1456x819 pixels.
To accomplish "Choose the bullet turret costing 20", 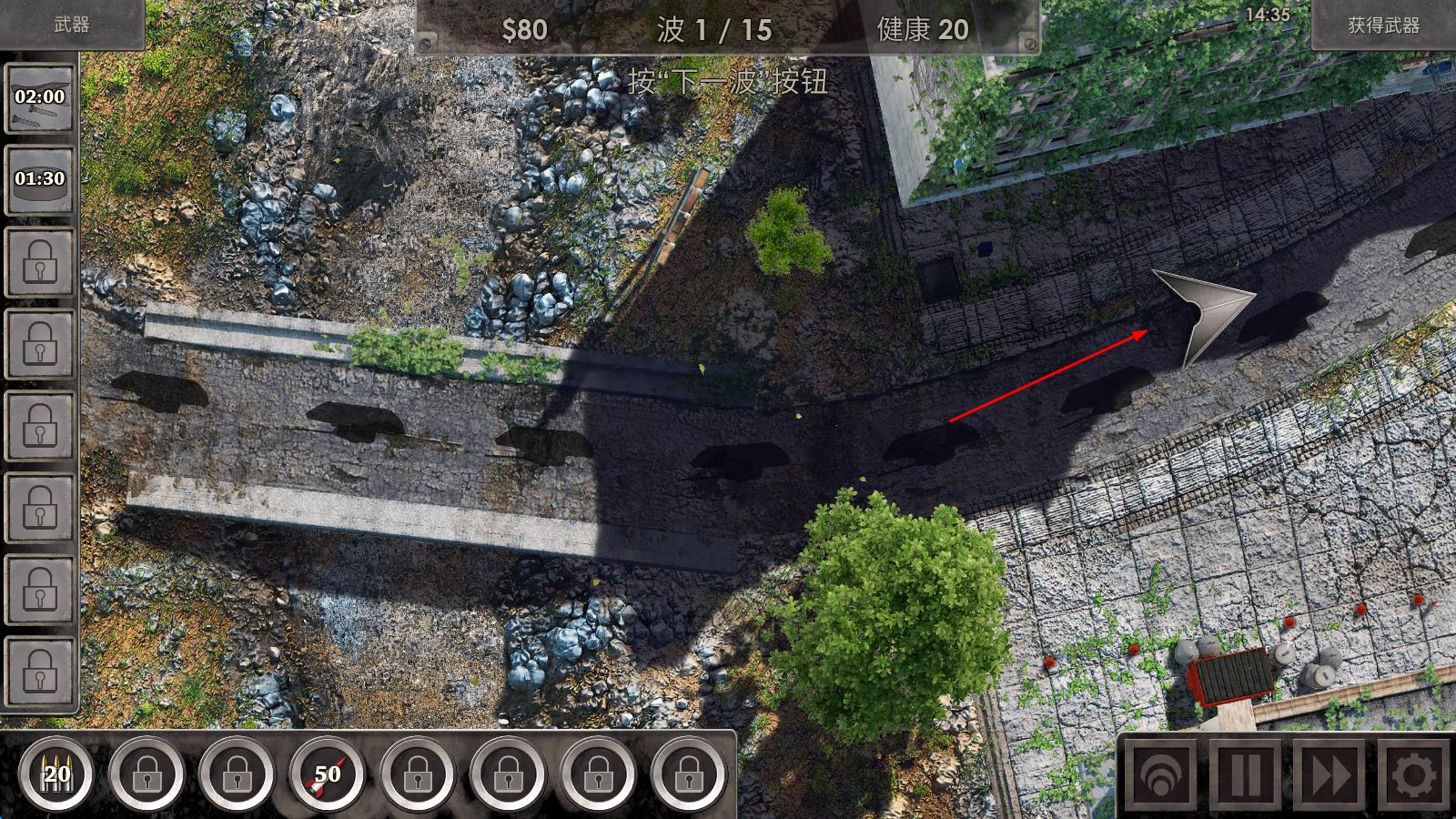I will point(56,774).
